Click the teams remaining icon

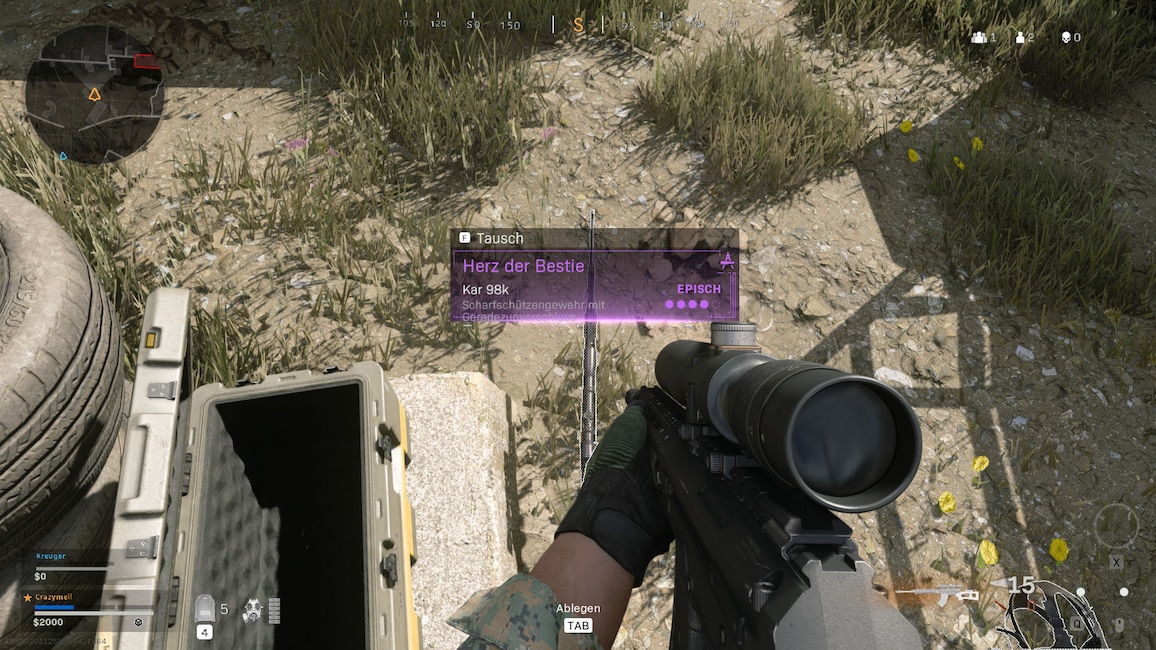[x=977, y=37]
